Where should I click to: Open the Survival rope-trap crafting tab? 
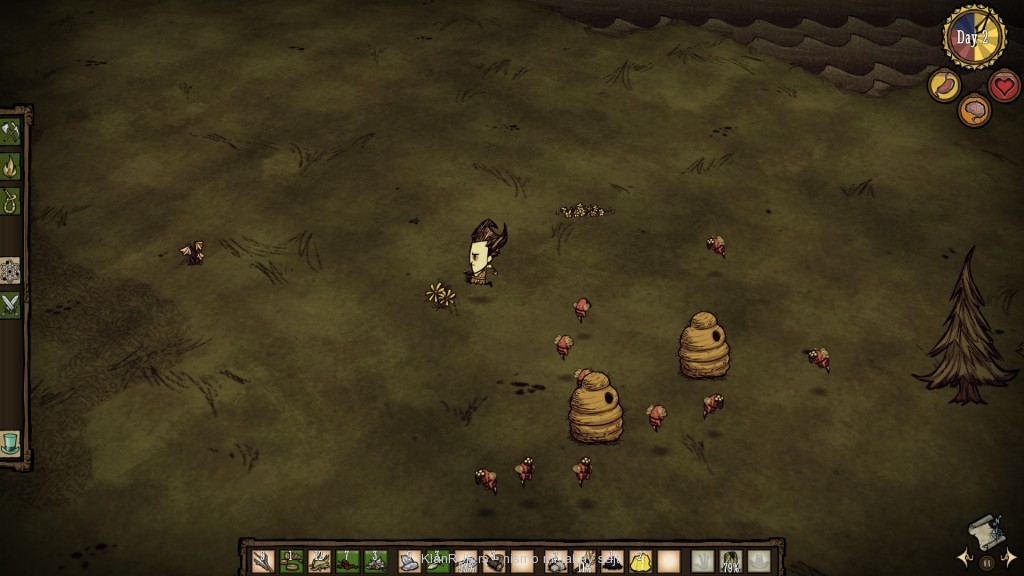pos(11,200)
